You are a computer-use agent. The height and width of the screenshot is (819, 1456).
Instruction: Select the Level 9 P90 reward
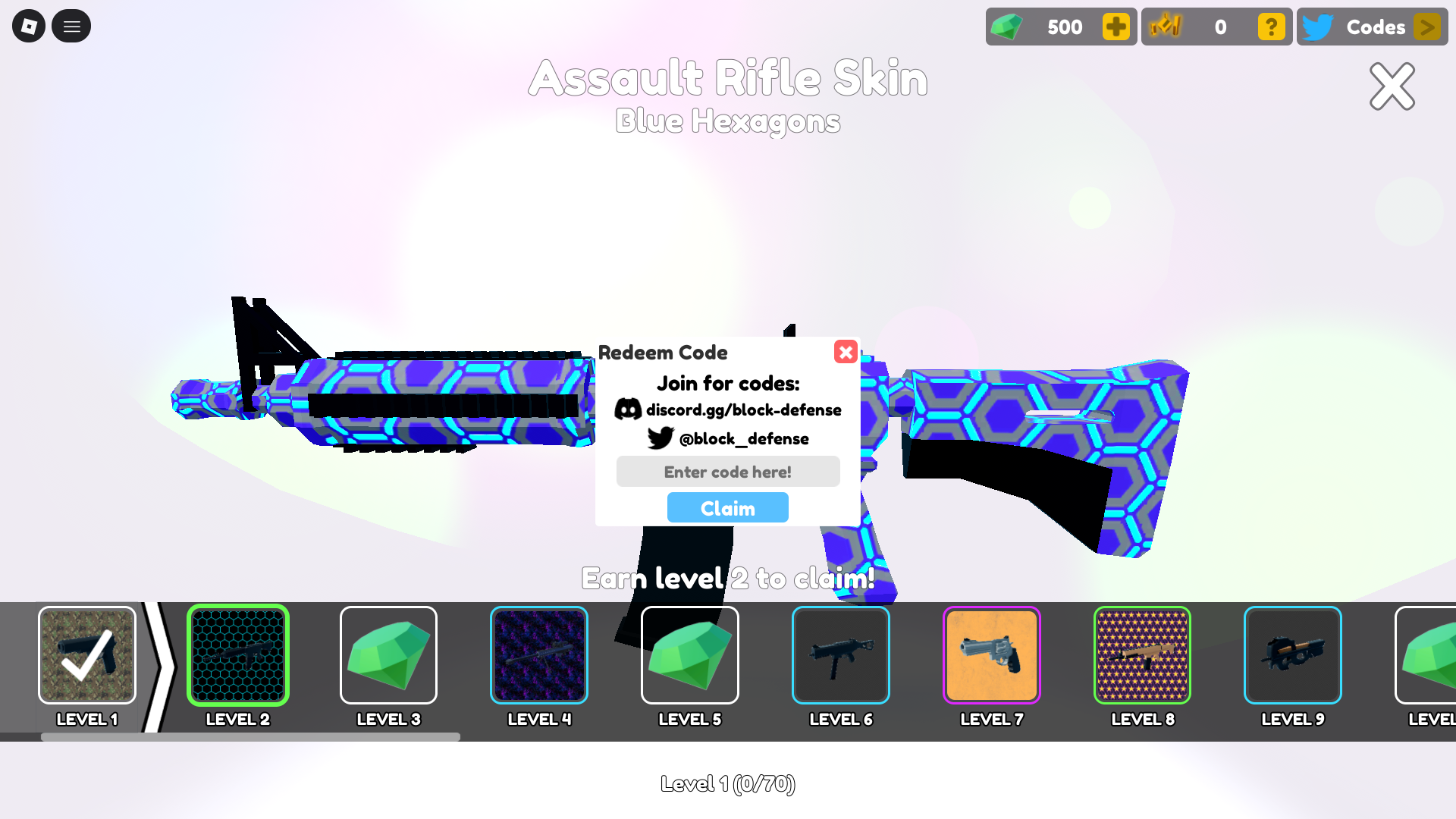(x=1292, y=655)
